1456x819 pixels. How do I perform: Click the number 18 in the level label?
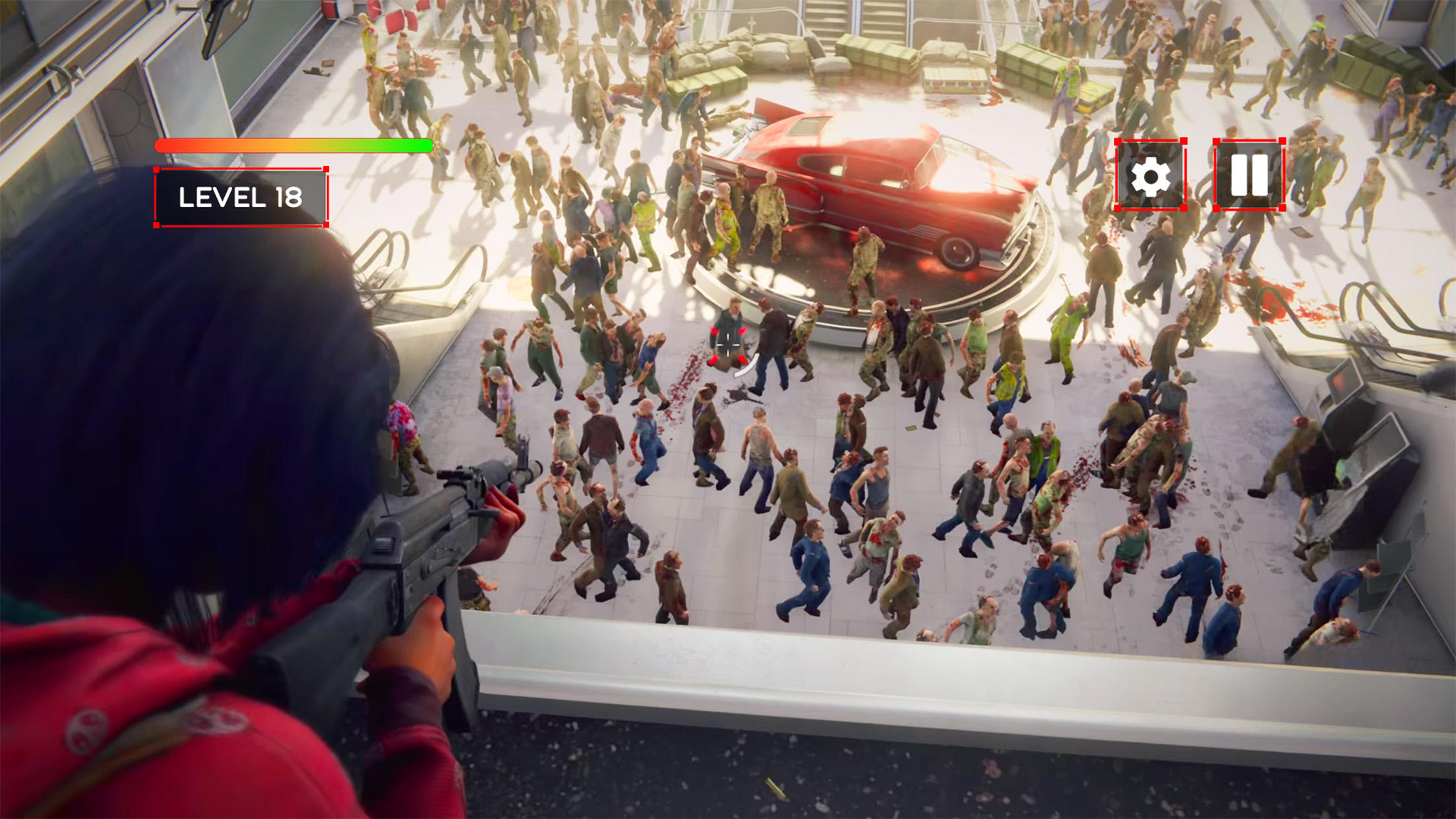pyautogui.click(x=290, y=196)
